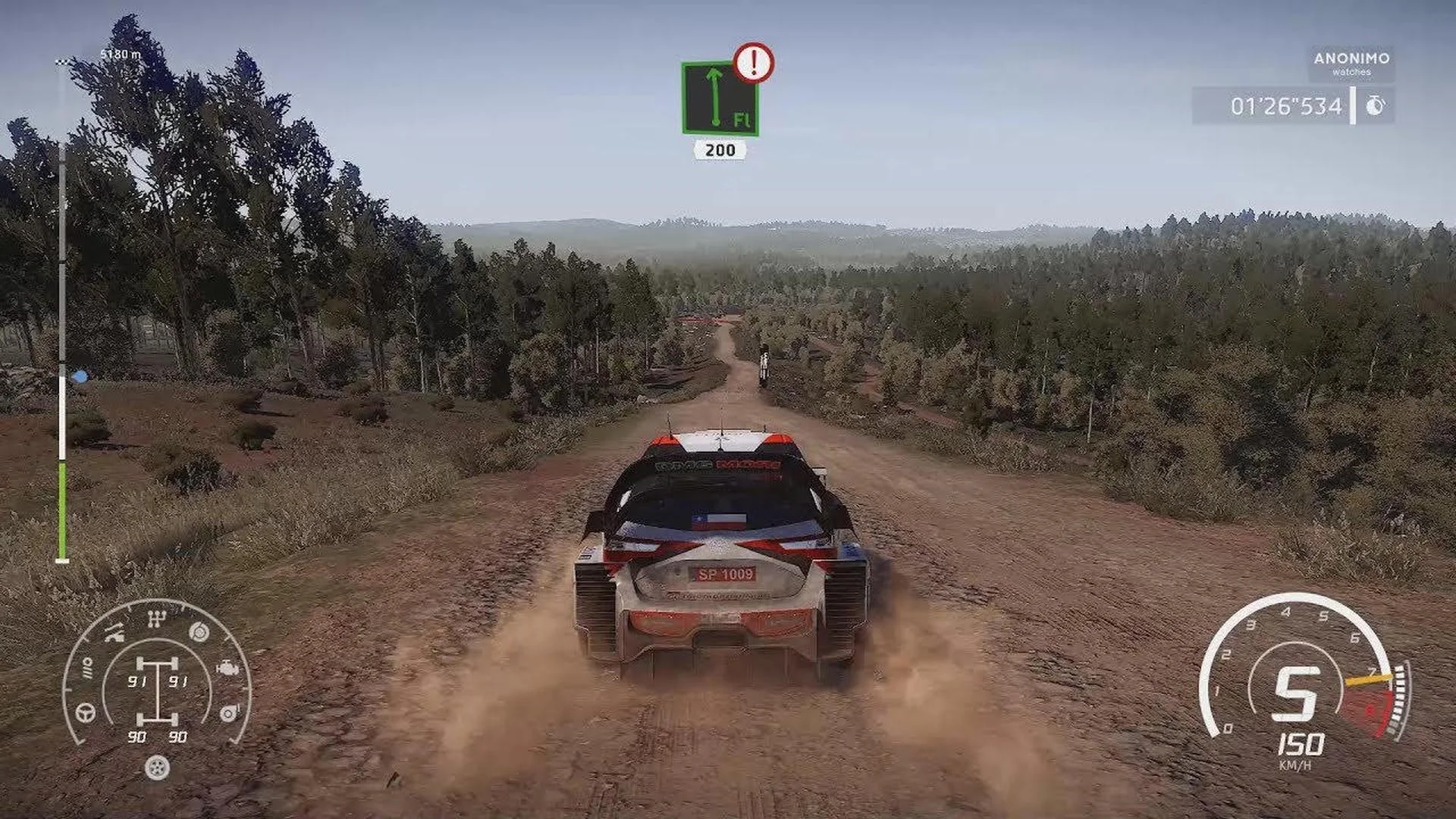Click the stopwatch icon next to the stage timer
Image resolution: width=1456 pixels, height=819 pixels.
[x=1375, y=106]
